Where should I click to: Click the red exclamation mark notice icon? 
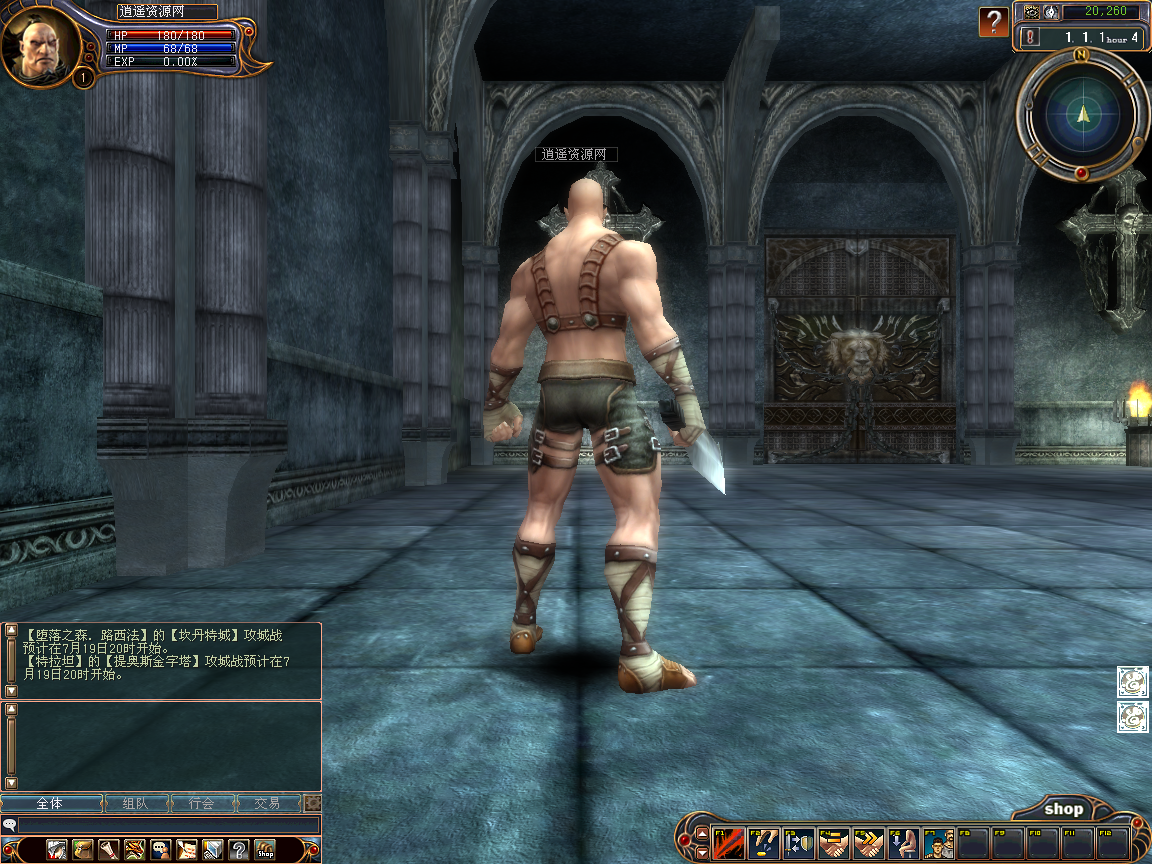pyautogui.click(x=1030, y=37)
